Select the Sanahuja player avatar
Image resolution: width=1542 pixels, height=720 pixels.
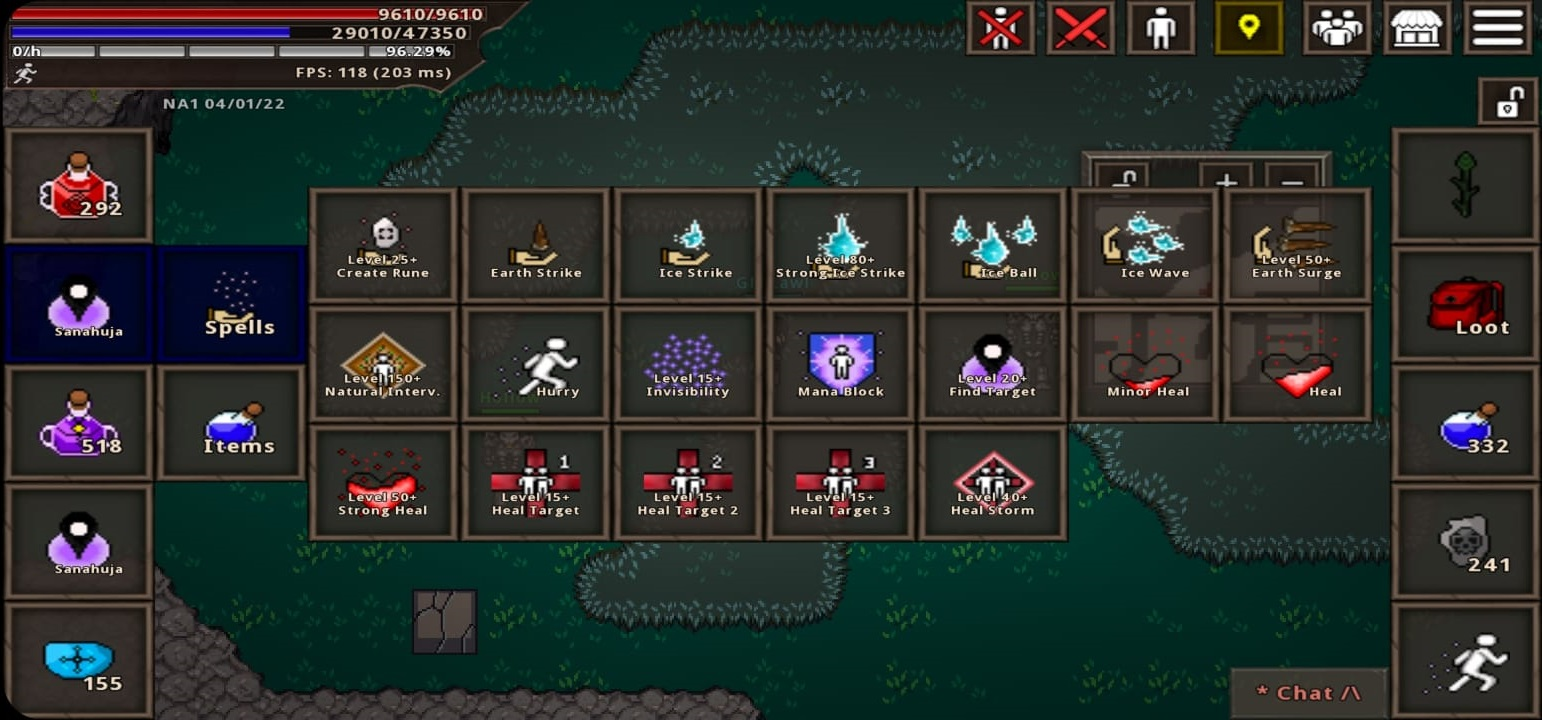coord(78,304)
